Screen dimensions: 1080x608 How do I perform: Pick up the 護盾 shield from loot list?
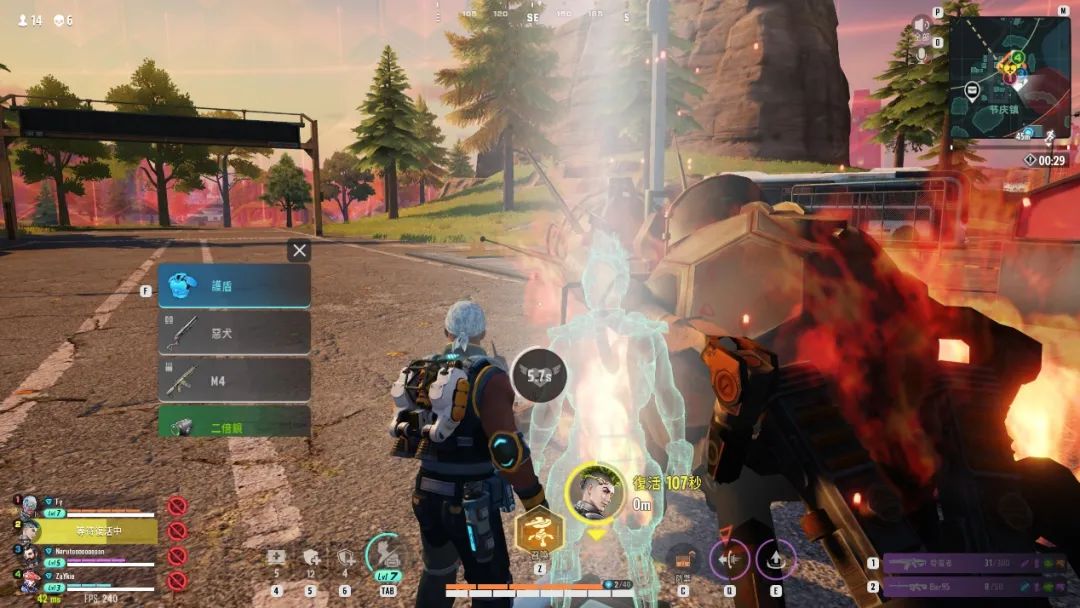tap(234, 286)
